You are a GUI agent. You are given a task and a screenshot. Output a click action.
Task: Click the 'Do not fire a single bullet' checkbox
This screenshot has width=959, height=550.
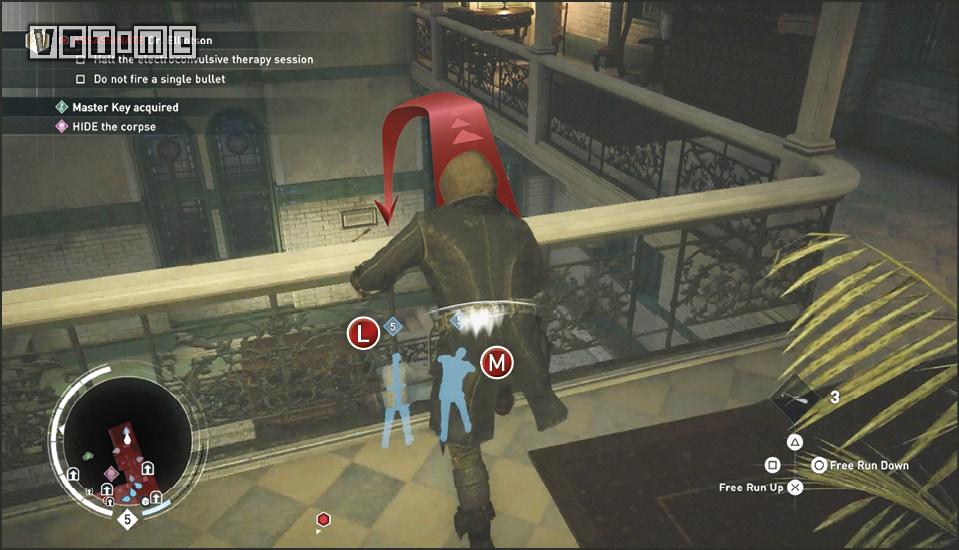81,79
